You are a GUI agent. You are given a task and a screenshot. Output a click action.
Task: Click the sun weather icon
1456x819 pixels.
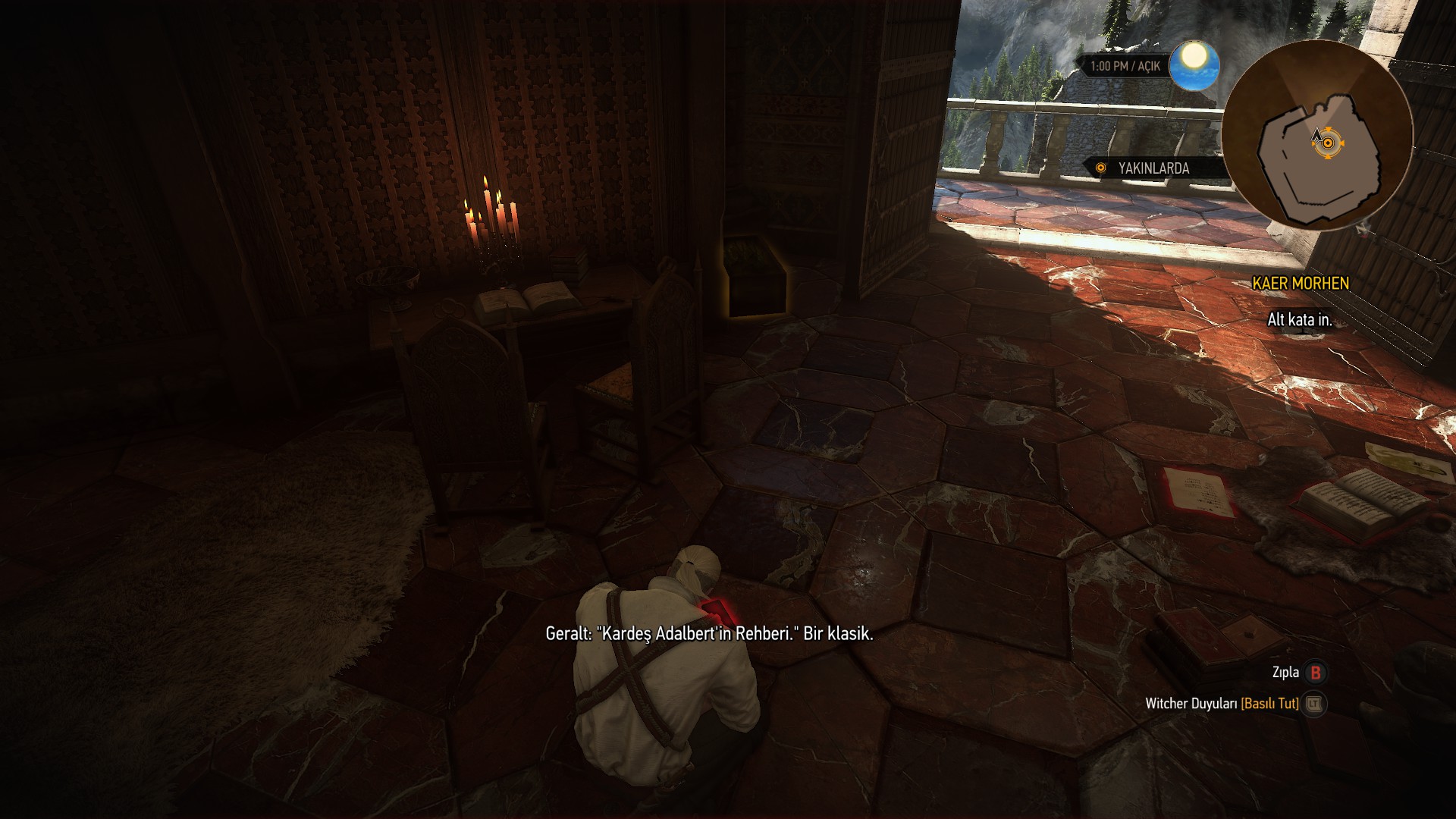[x=1194, y=64]
